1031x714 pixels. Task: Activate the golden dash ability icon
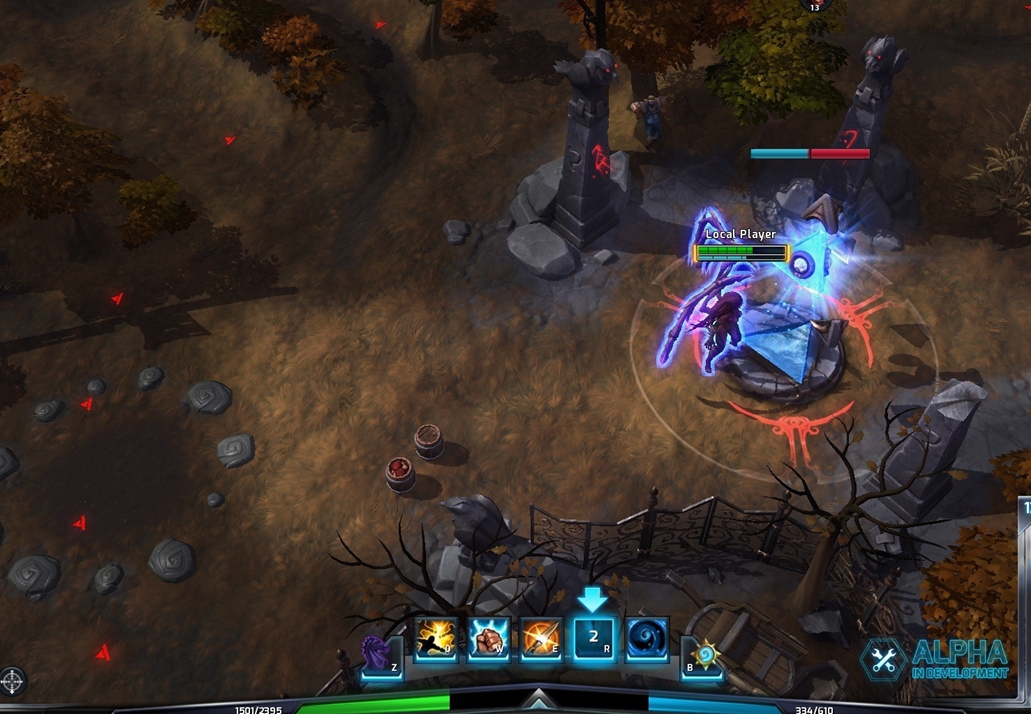436,639
